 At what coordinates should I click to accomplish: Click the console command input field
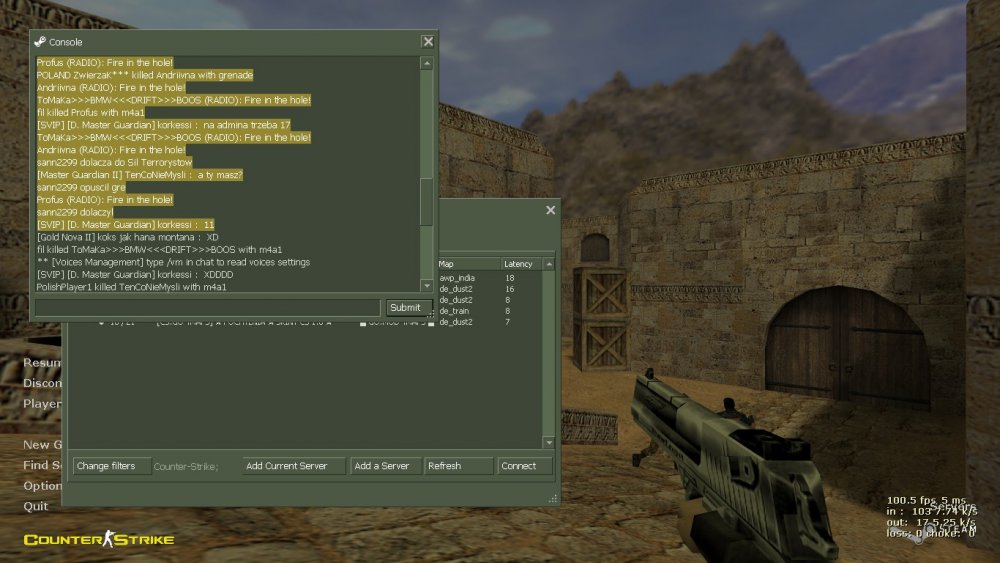[x=207, y=308]
